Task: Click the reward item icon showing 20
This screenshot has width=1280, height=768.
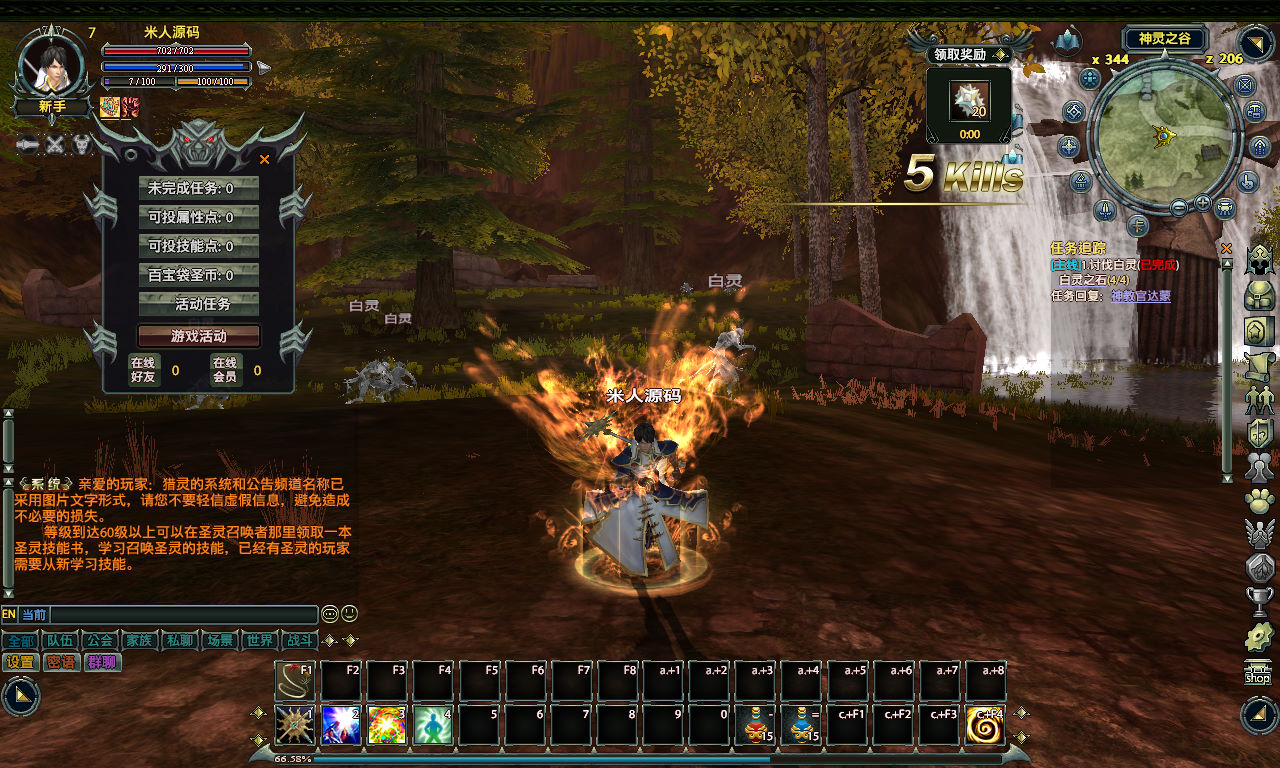Action: pyautogui.click(x=968, y=101)
